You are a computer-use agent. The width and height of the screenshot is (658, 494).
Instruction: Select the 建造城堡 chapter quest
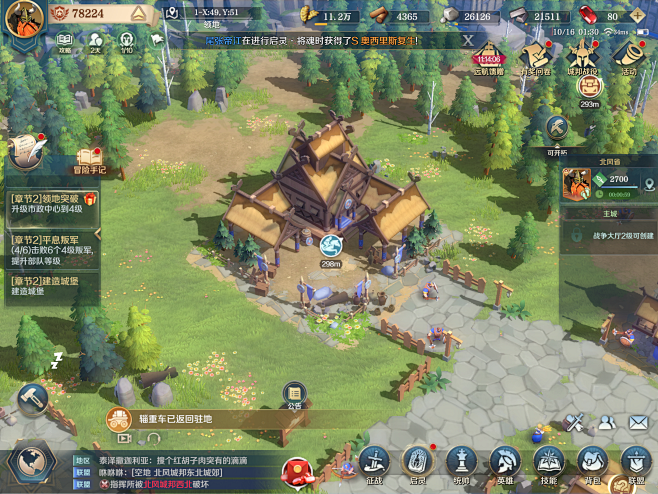52,285
